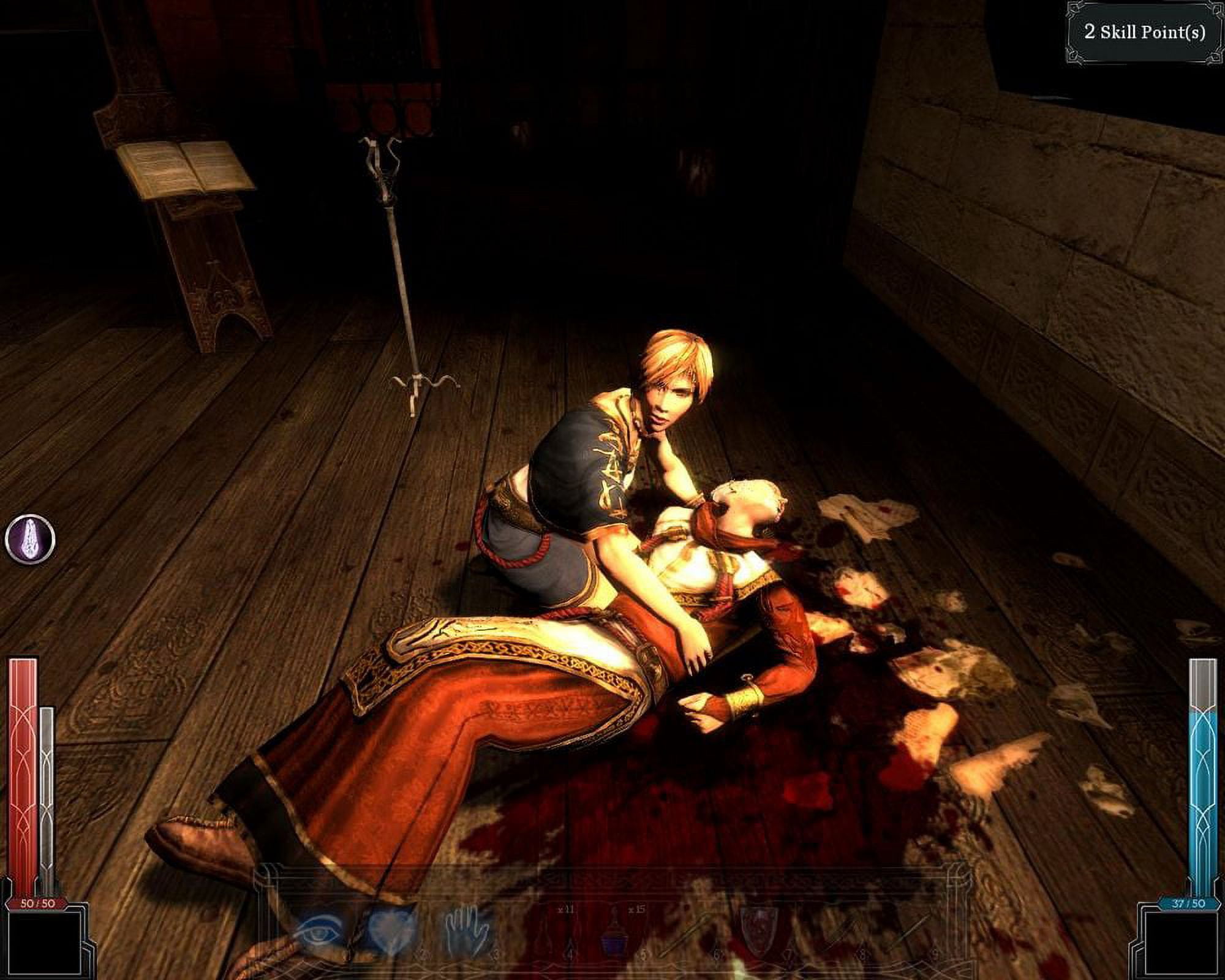Click the purple praying hands status icon
This screenshot has height=980, width=1225.
pos(30,540)
